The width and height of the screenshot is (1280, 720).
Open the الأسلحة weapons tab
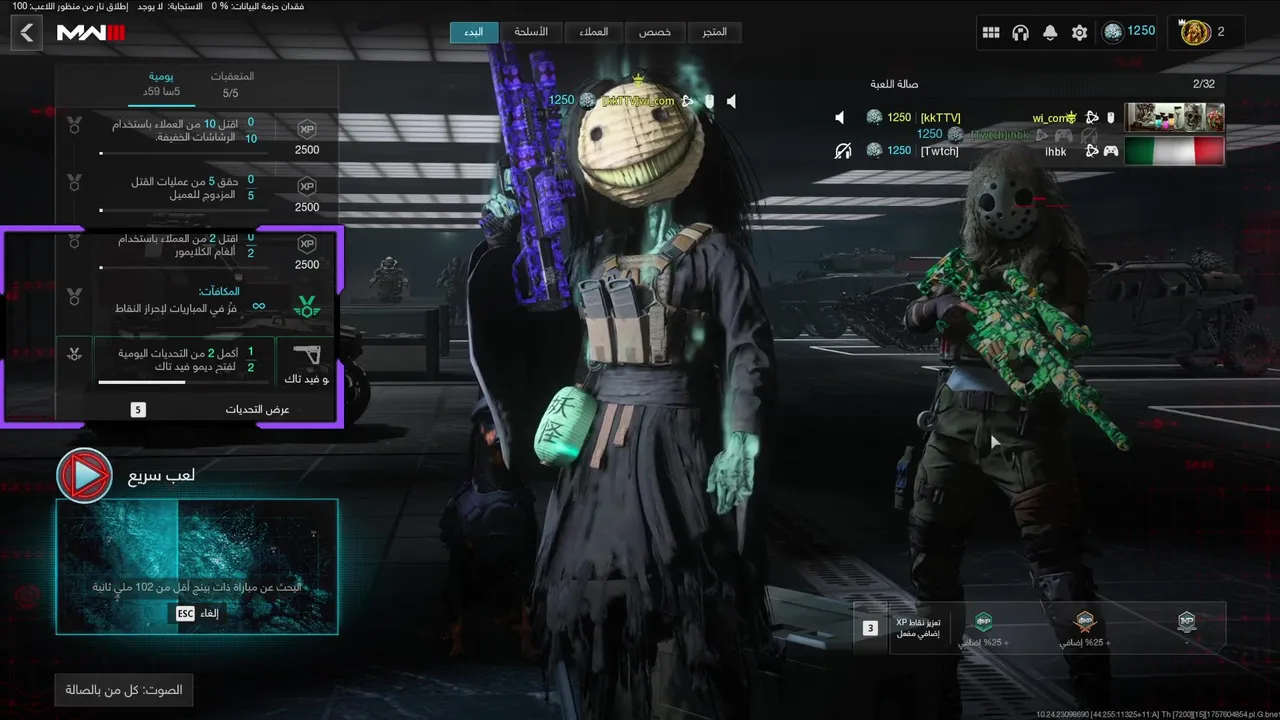(531, 32)
